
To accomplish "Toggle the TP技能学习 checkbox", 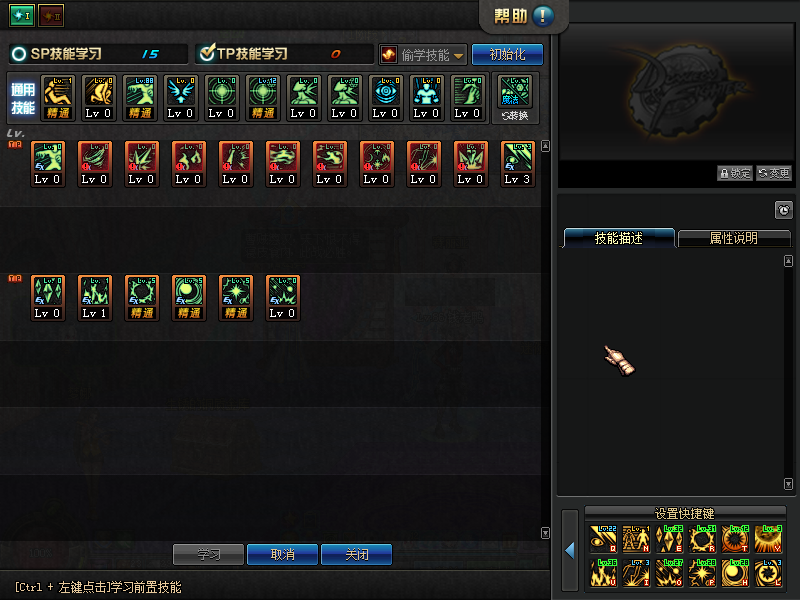I will [208, 54].
